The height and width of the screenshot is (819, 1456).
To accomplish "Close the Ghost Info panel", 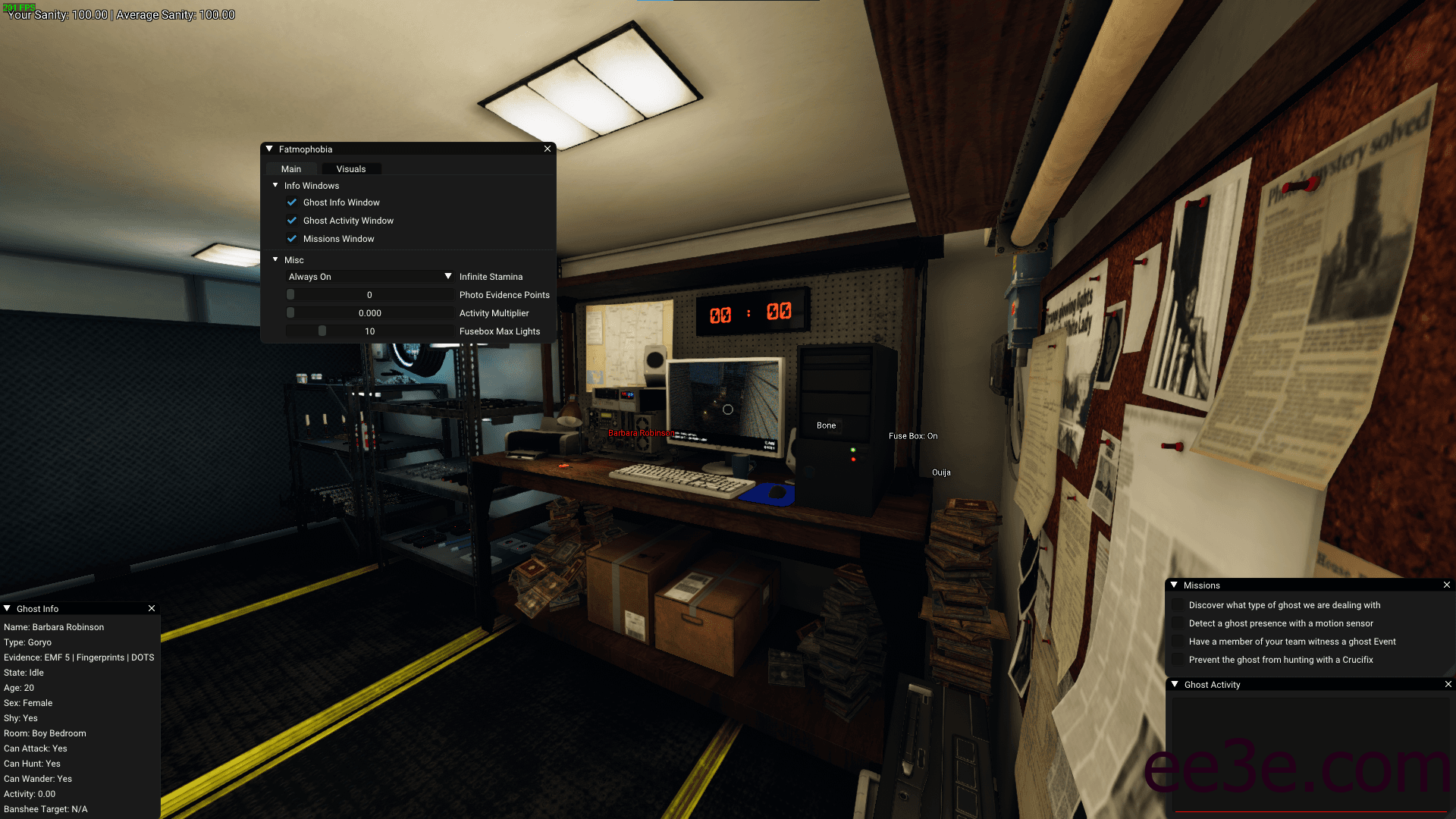I will 152,609.
